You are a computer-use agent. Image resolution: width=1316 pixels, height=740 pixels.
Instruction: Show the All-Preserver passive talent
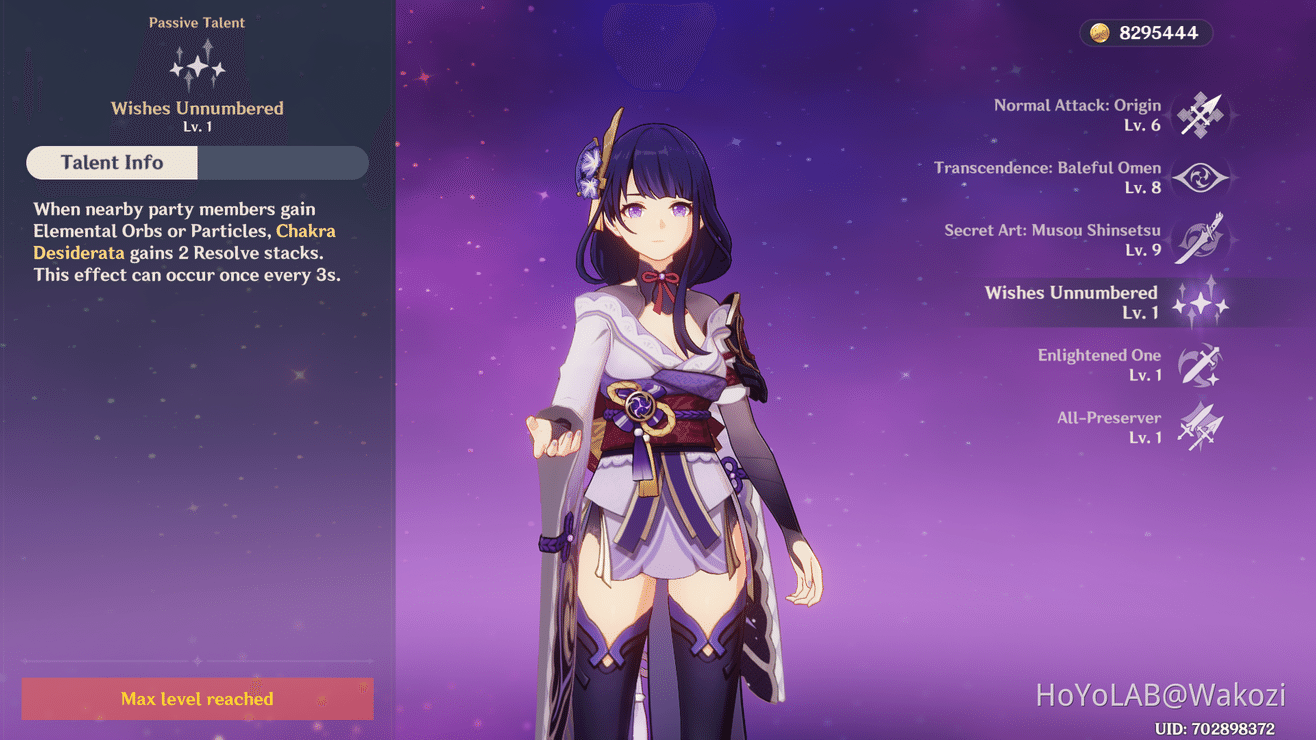tap(1199, 427)
